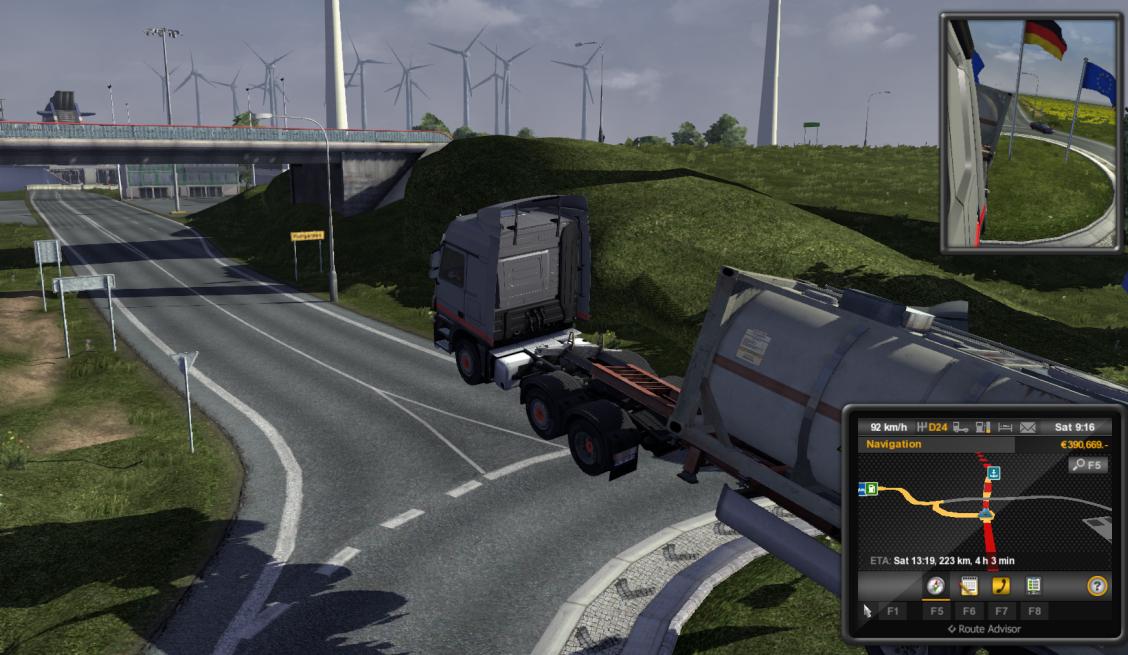
Task: Click the blue ferry port map marker
Action: tap(993, 472)
